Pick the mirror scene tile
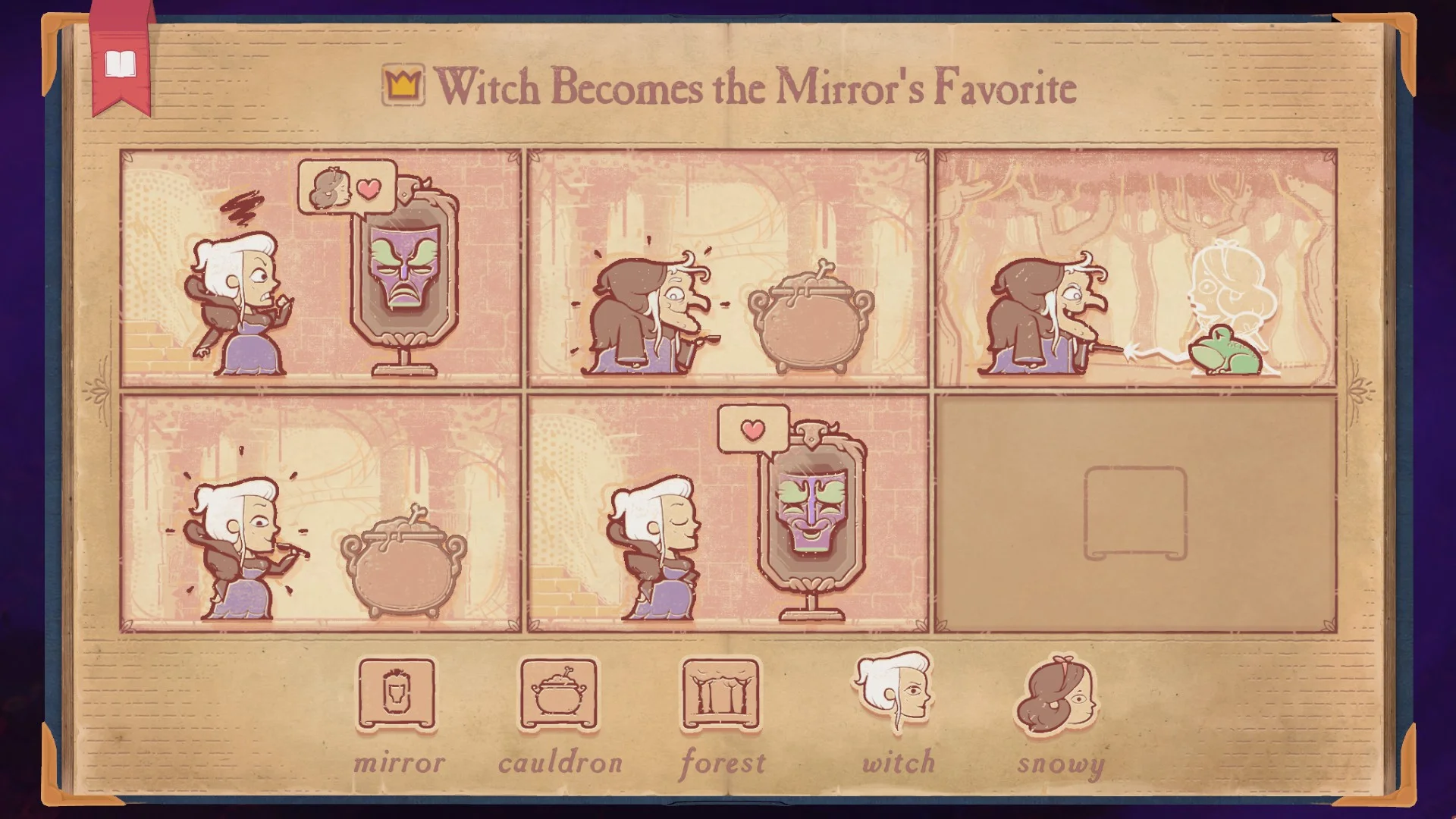The width and height of the screenshot is (1456, 819). [397, 695]
